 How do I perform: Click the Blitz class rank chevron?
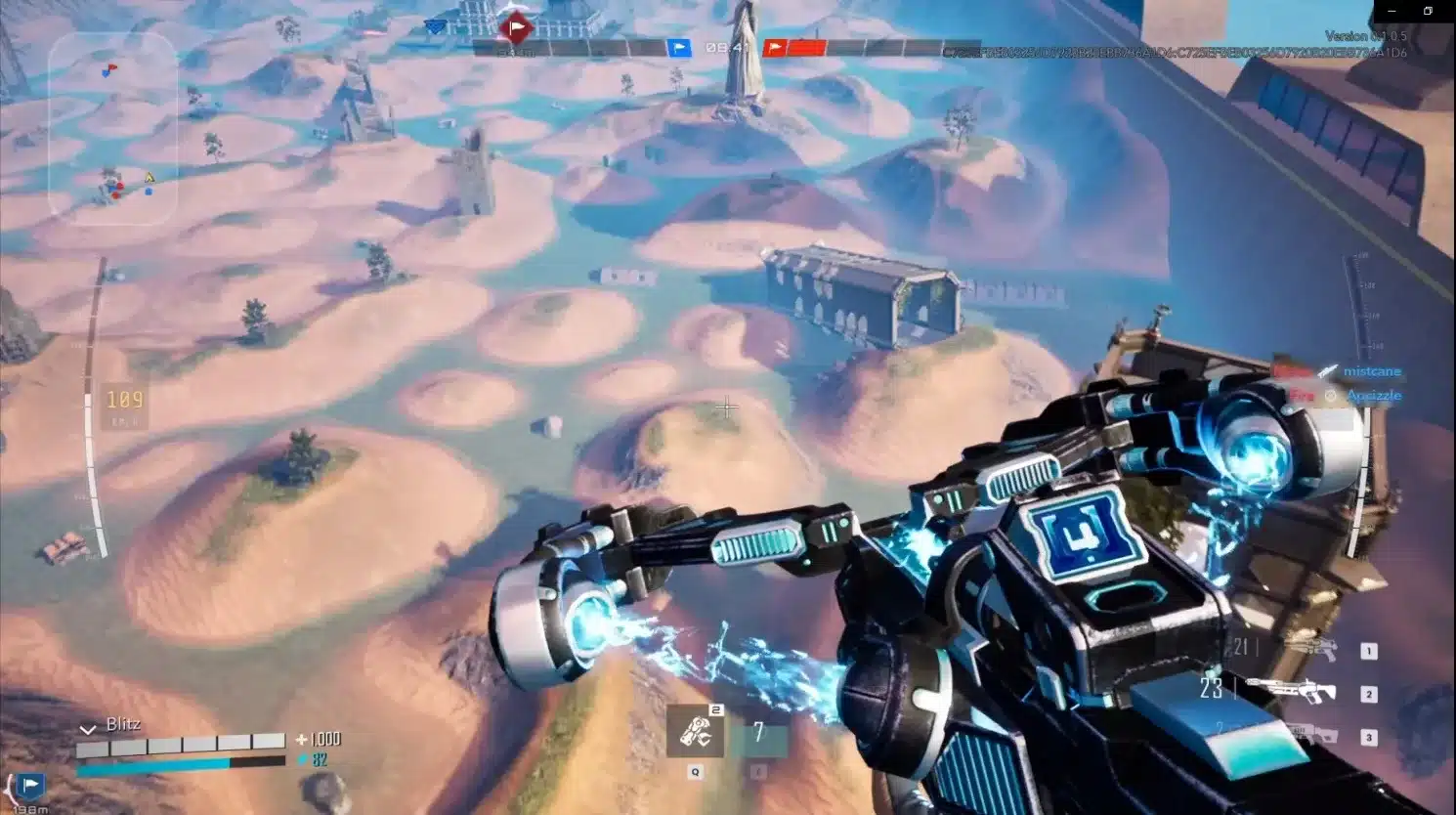88,728
